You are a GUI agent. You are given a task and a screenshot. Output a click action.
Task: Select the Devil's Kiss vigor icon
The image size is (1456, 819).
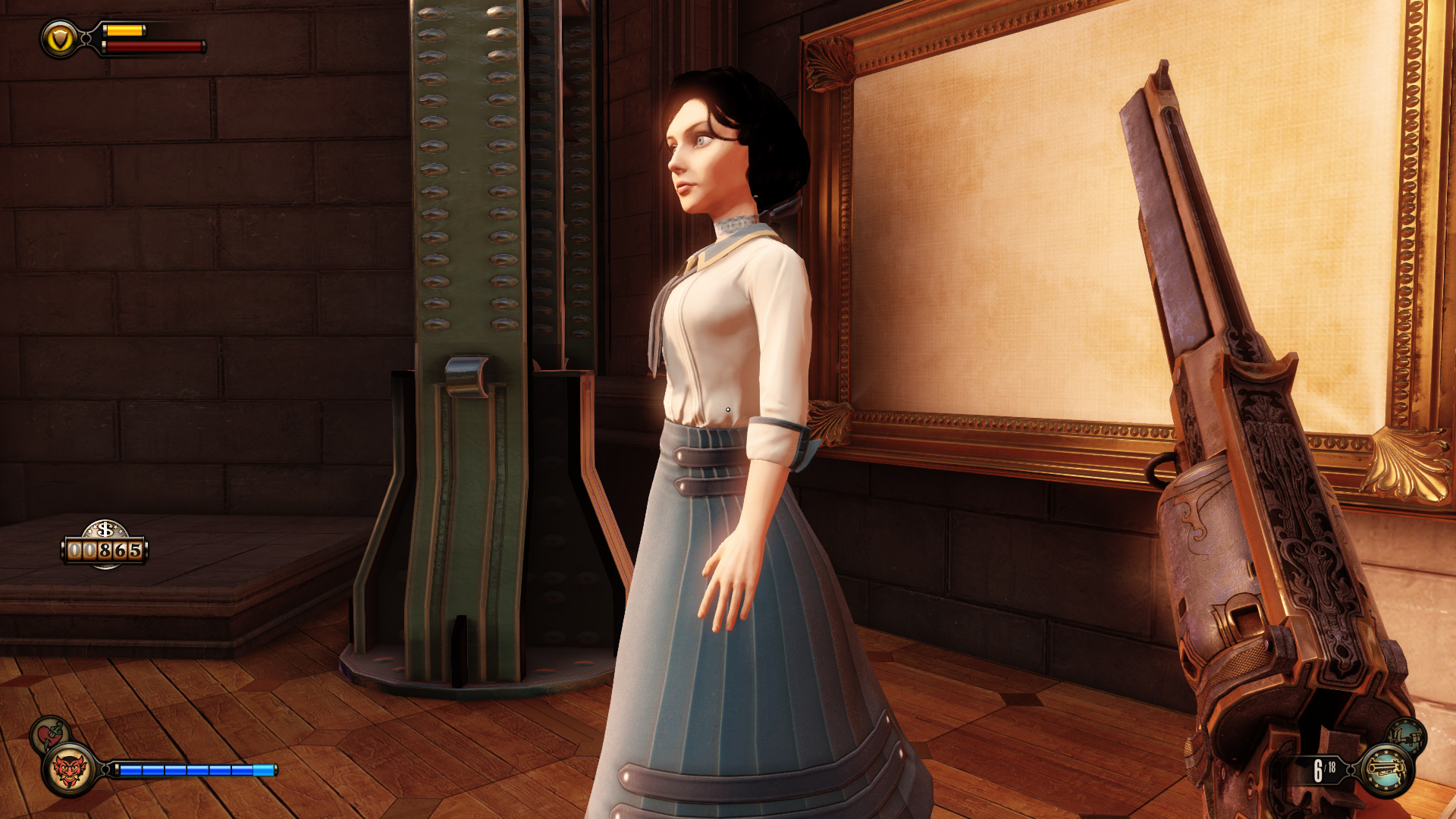68,770
